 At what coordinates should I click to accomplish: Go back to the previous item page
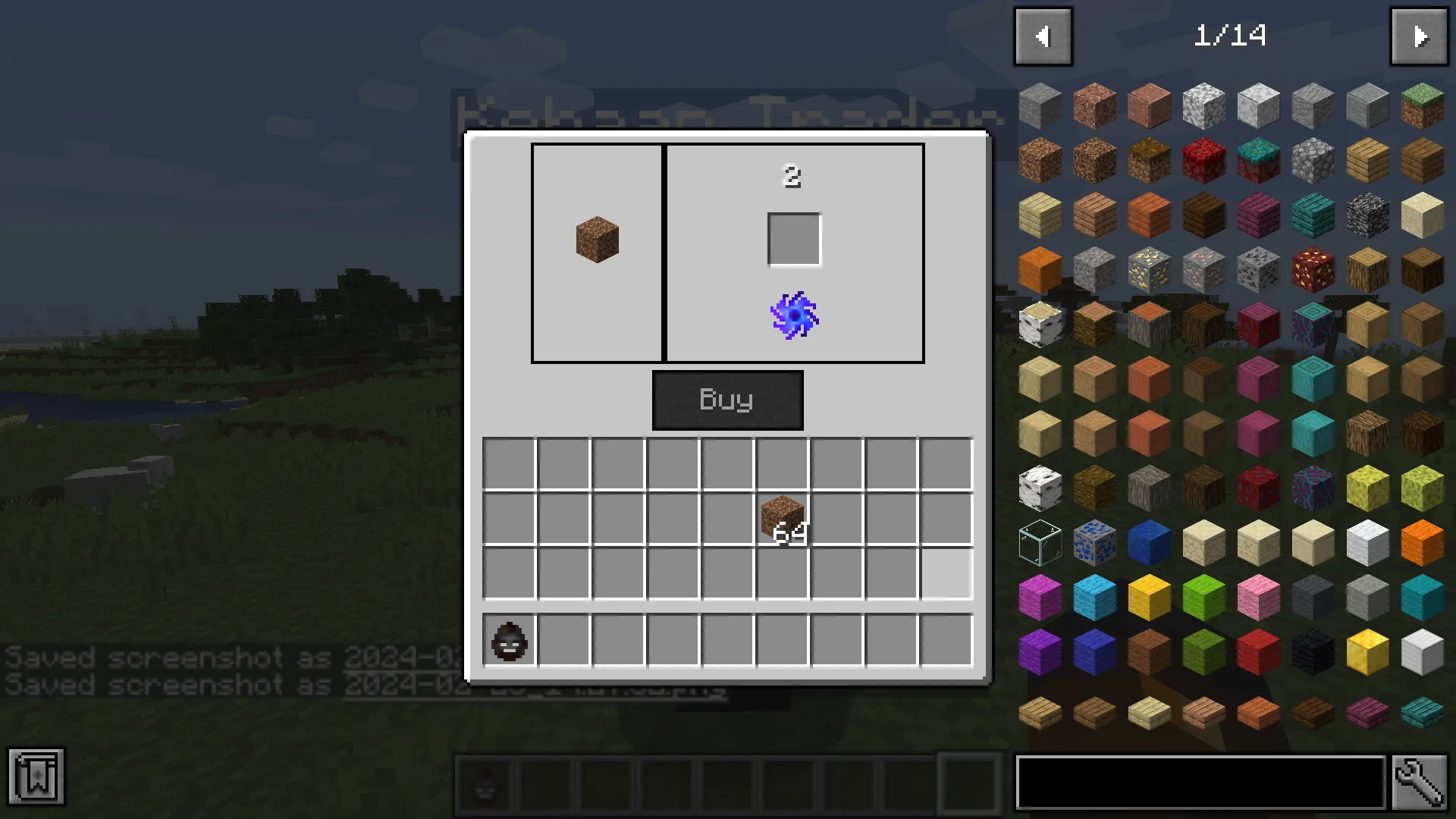1043,36
